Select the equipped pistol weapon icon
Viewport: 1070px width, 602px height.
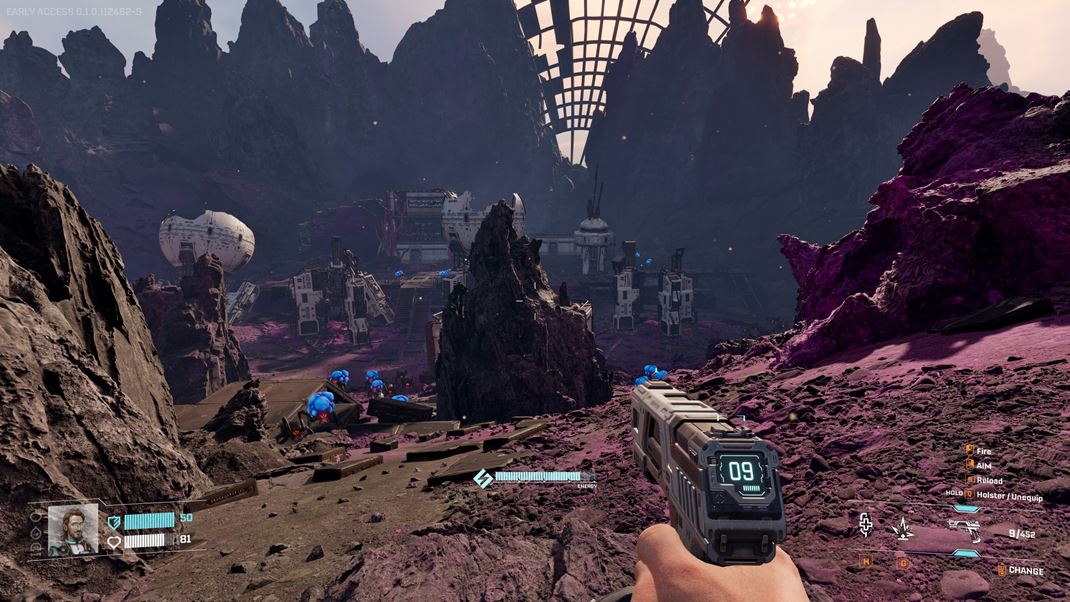[x=964, y=529]
